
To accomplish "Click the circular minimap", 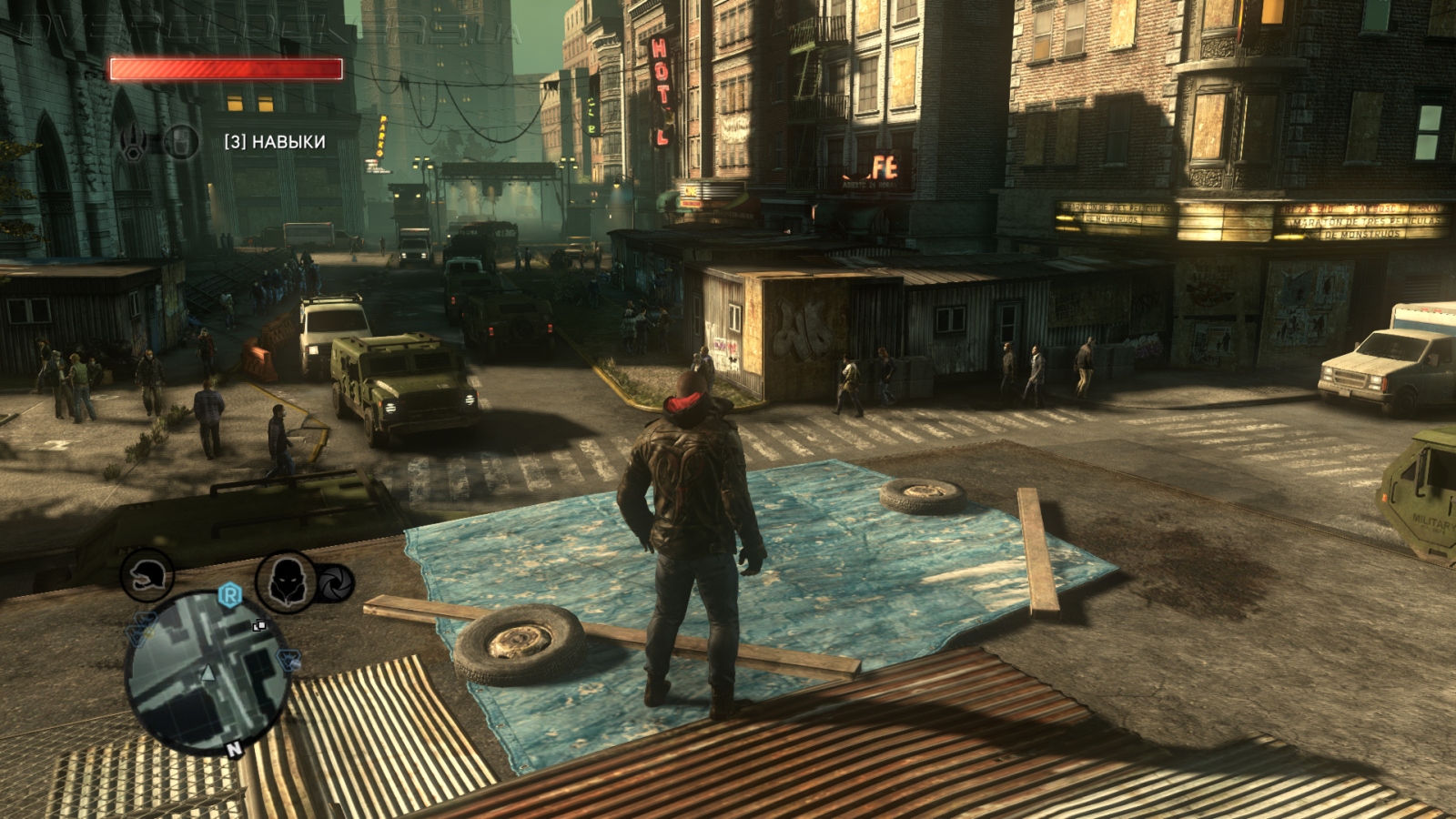I will 207,675.
